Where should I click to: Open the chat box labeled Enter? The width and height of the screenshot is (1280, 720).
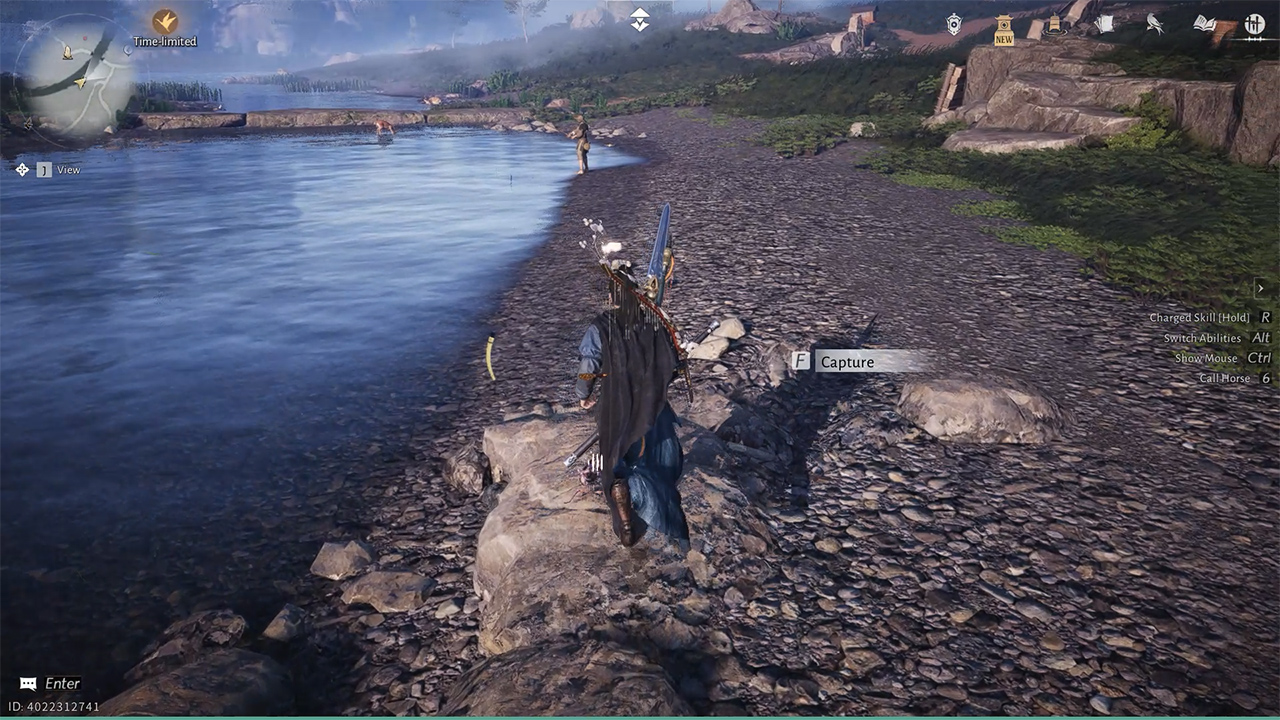[52, 684]
